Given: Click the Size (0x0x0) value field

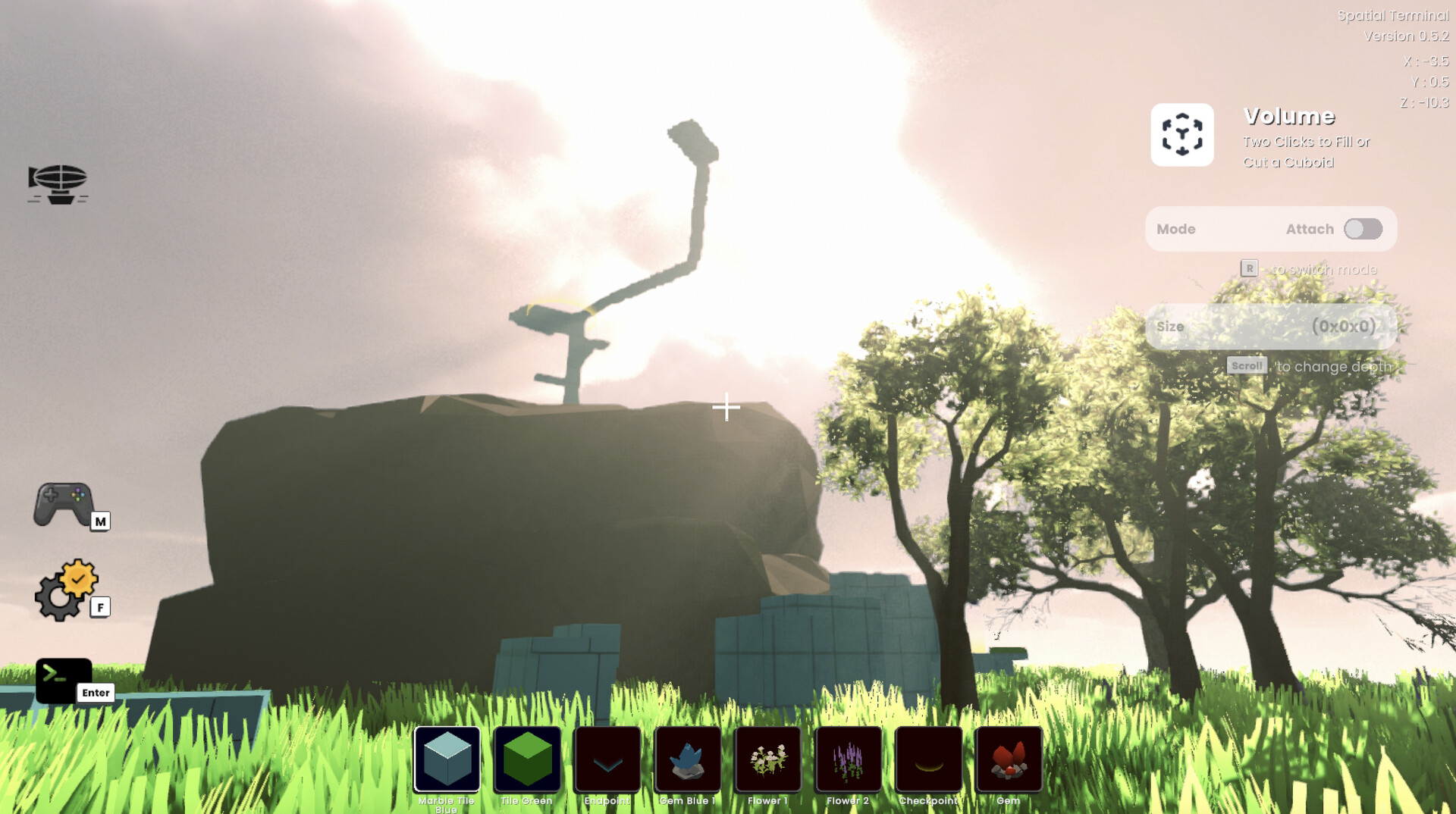Looking at the screenshot, I should 1342,327.
